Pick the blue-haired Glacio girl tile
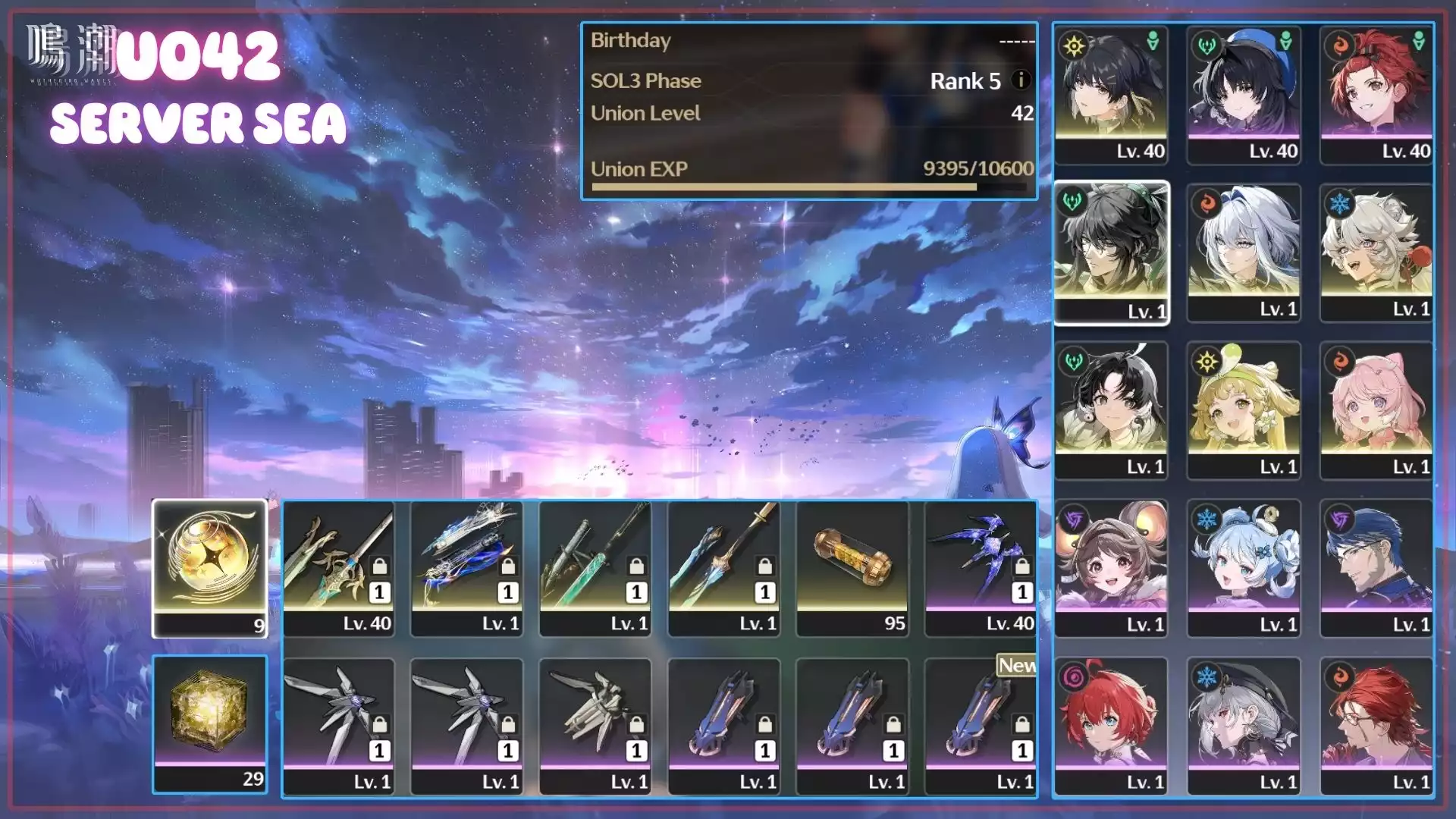1456x819 pixels. point(1244,568)
